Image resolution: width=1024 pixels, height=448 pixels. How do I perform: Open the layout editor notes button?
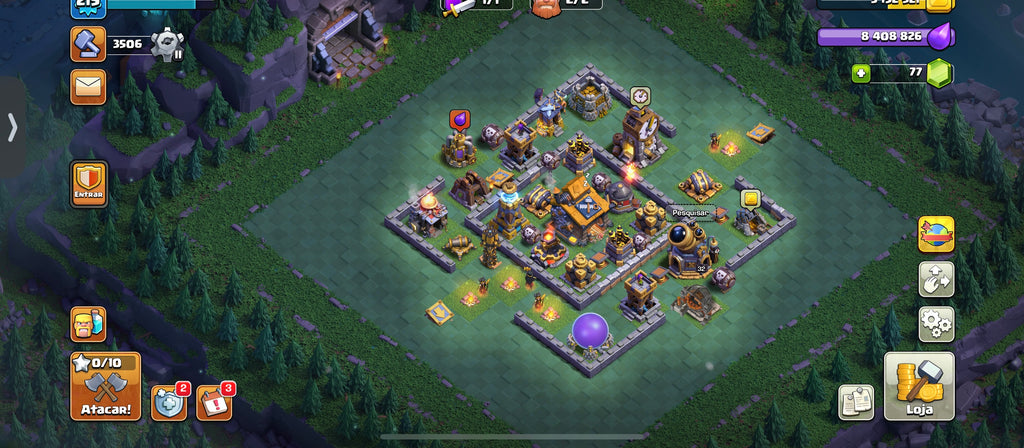855,402
